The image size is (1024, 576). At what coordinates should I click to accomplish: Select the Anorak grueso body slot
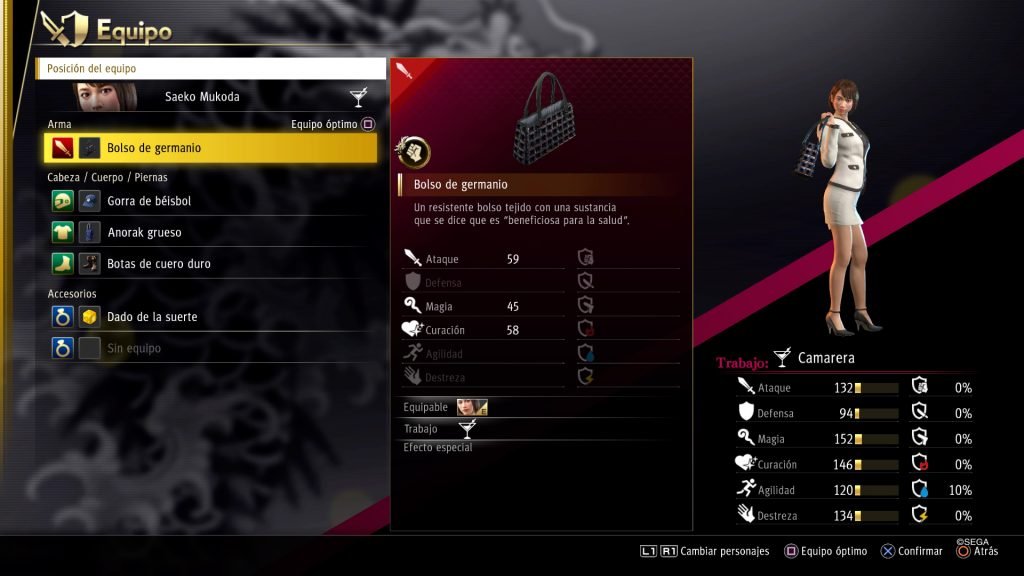(x=211, y=232)
